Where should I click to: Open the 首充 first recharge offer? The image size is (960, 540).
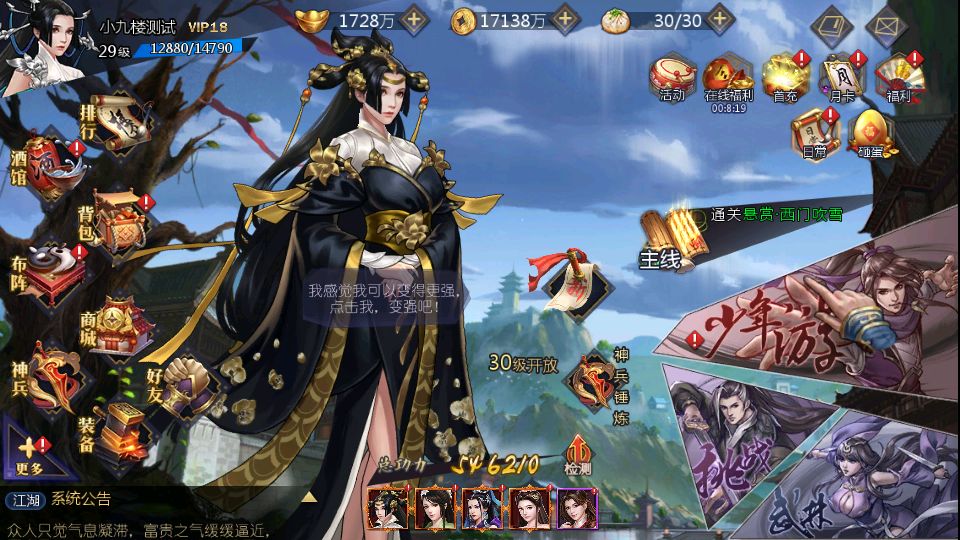click(785, 77)
